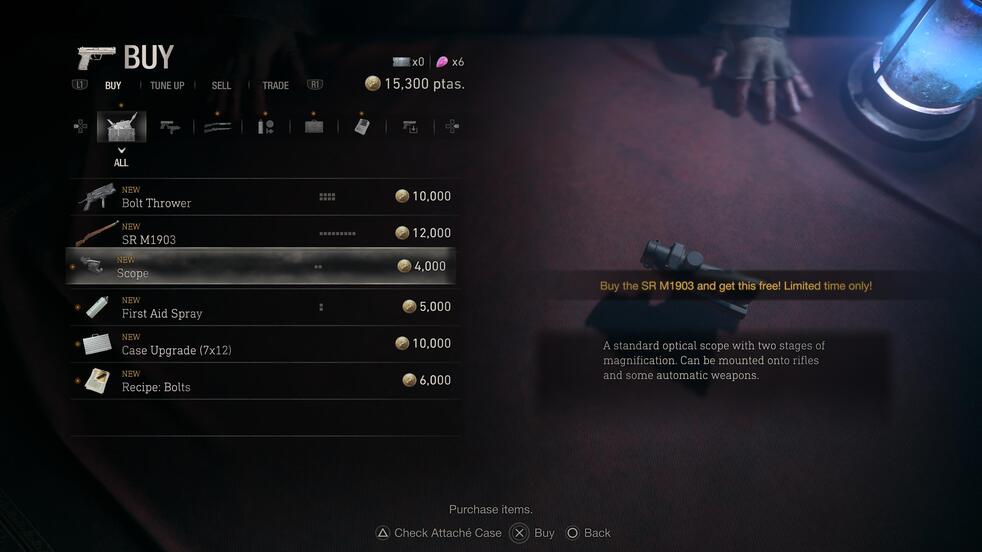This screenshot has height=552, width=982.
Task: Select the attaché case category icon
Action: point(314,127)
